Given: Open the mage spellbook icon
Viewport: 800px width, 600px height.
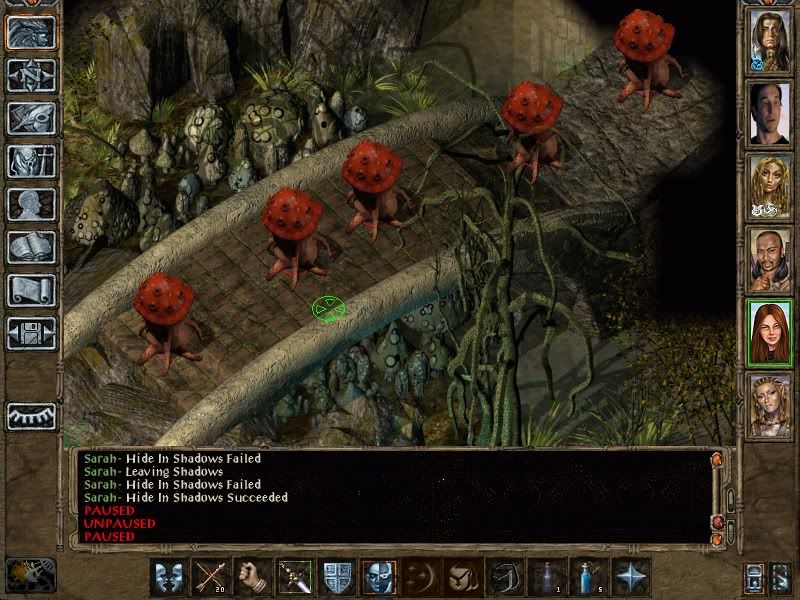Looking at the screenshot, I should [31, 247].
